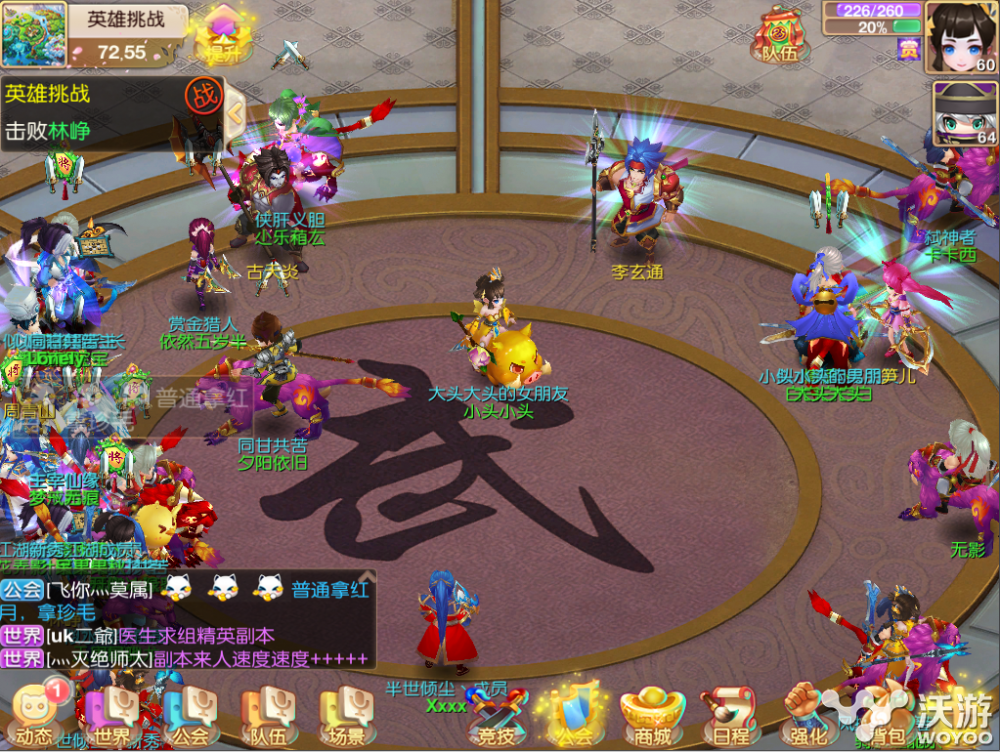Viewport: 1000px width, 752px height.
Task: Activate the 队伍 microphone voice channel button
Action: coord(268,714)
